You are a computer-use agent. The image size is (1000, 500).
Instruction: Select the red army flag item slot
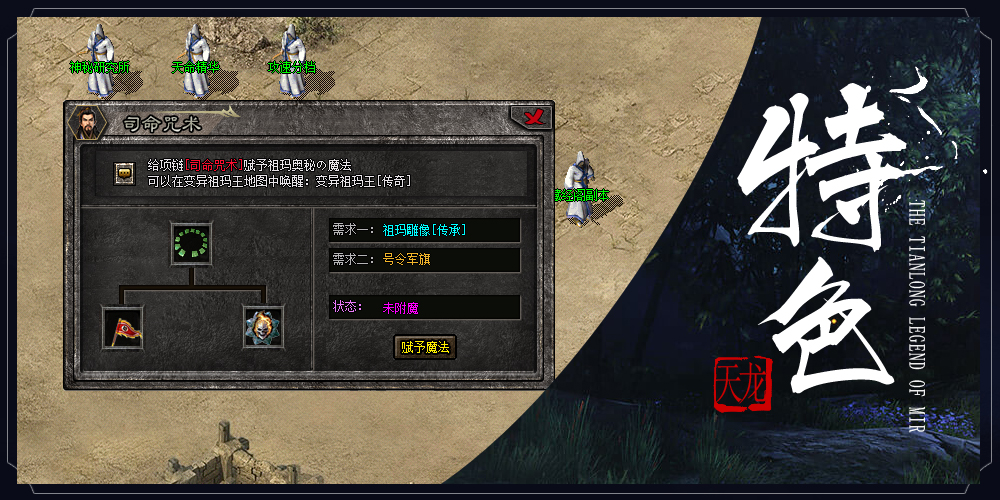click(x=123, y=327)
